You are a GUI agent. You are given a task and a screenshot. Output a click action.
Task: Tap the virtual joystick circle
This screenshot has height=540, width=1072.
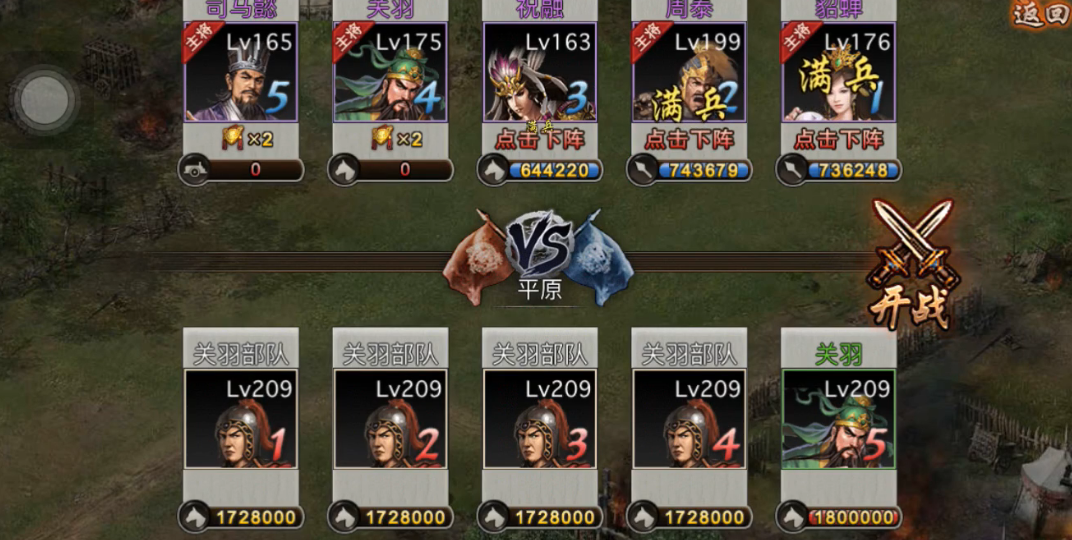pos(45,99)
